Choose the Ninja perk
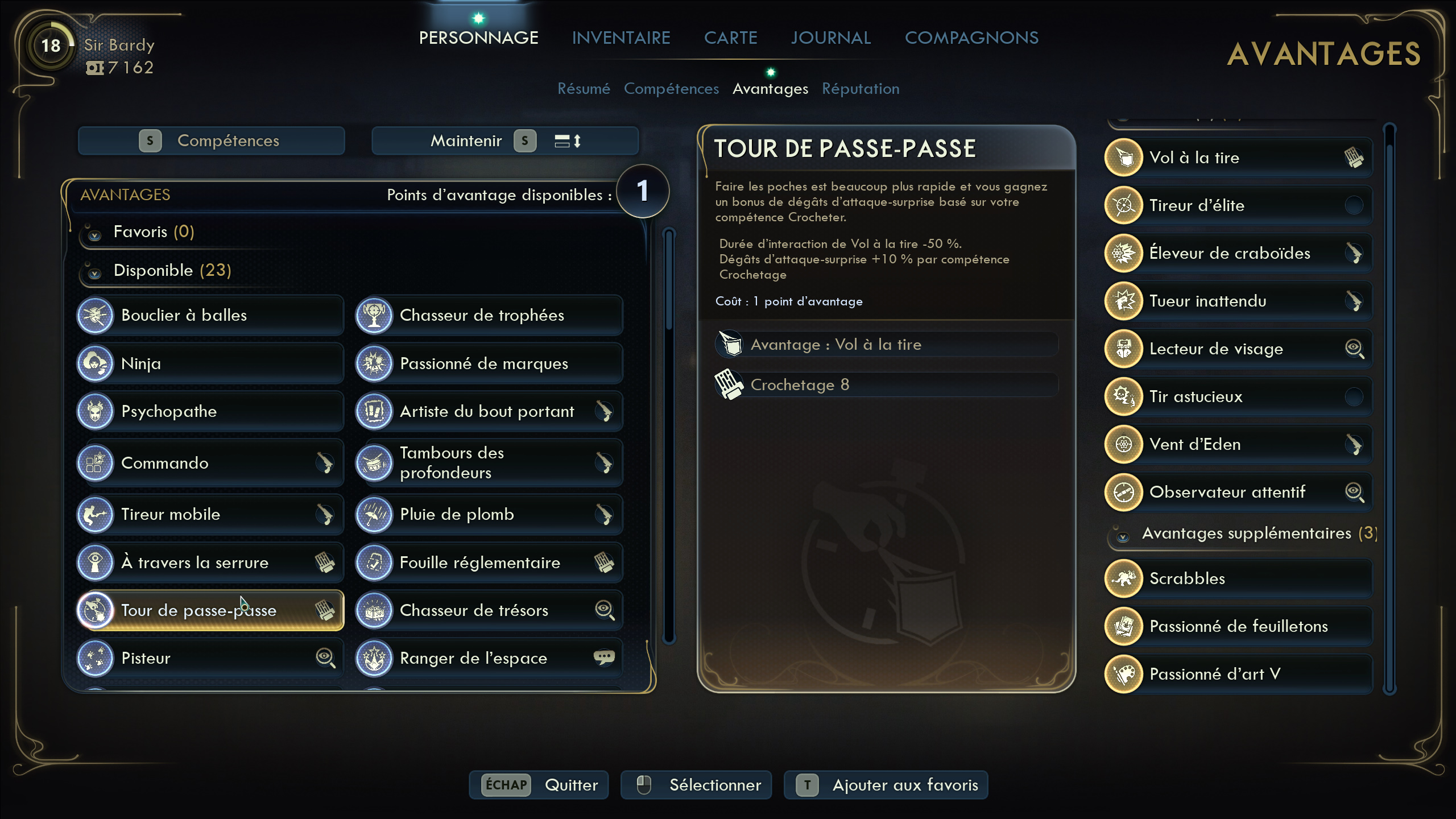Image resolution: width=1456 pixels, height=819 pixels. [210, 363]
